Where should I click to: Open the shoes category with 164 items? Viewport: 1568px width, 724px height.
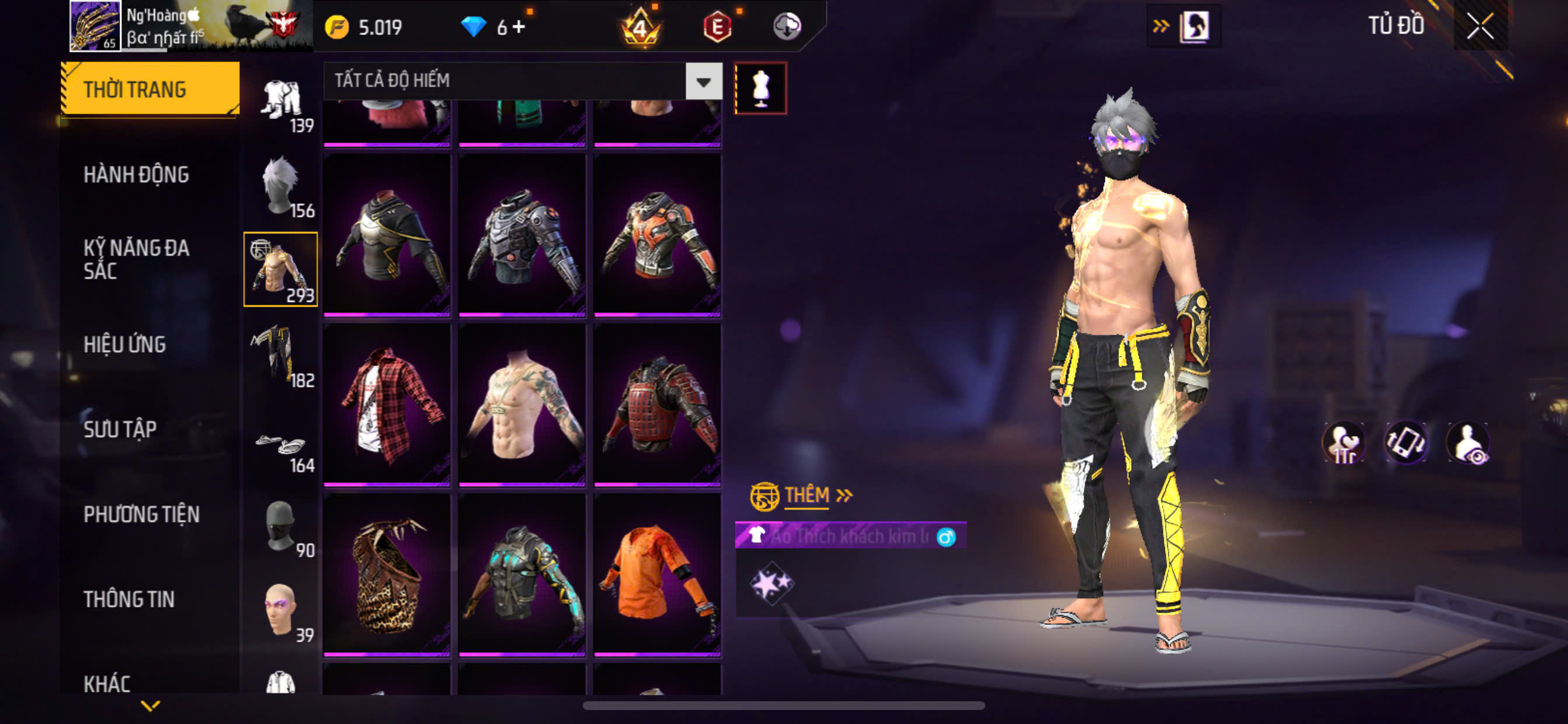pos(281,450)
